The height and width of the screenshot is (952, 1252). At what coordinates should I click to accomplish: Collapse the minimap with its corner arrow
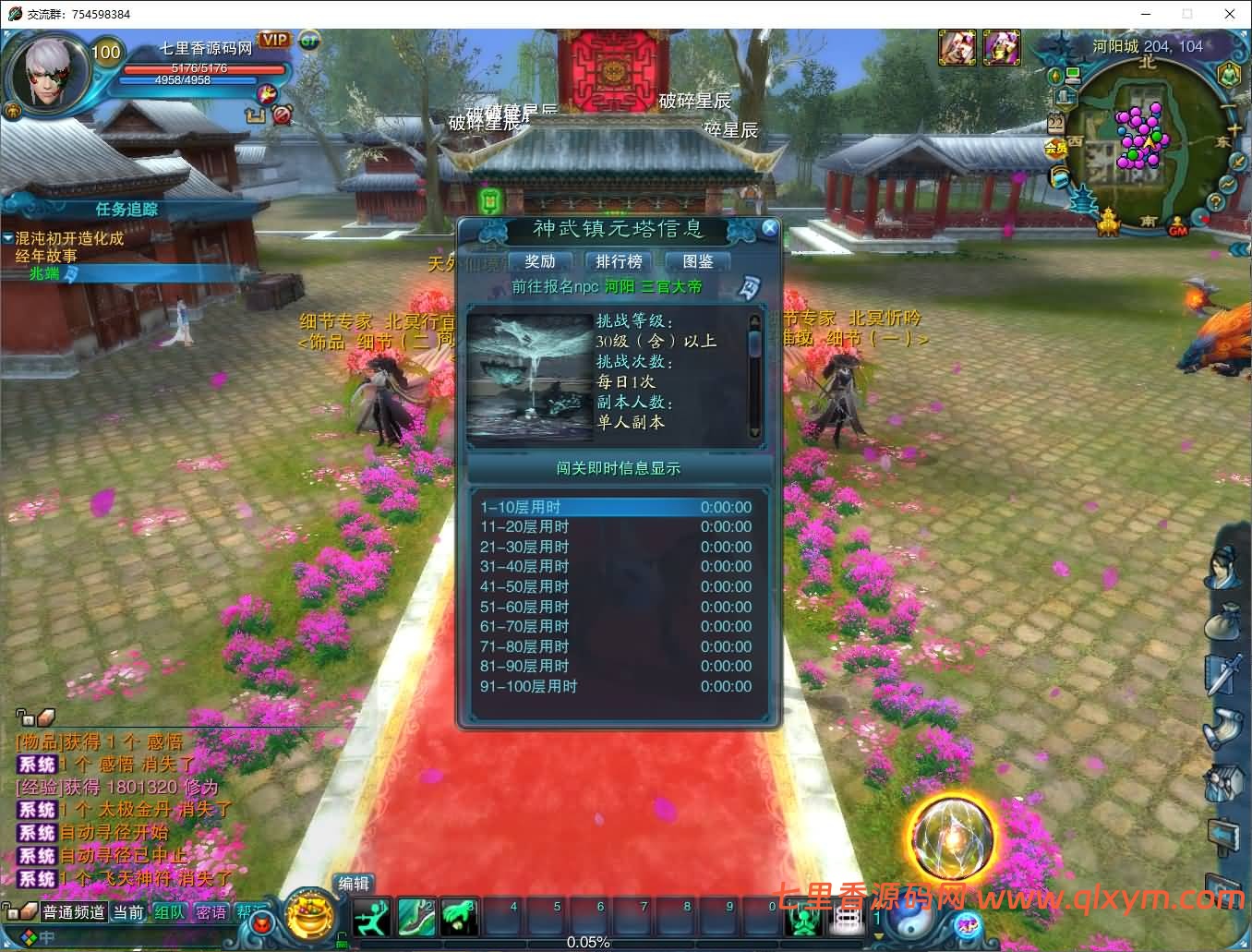1242,34
